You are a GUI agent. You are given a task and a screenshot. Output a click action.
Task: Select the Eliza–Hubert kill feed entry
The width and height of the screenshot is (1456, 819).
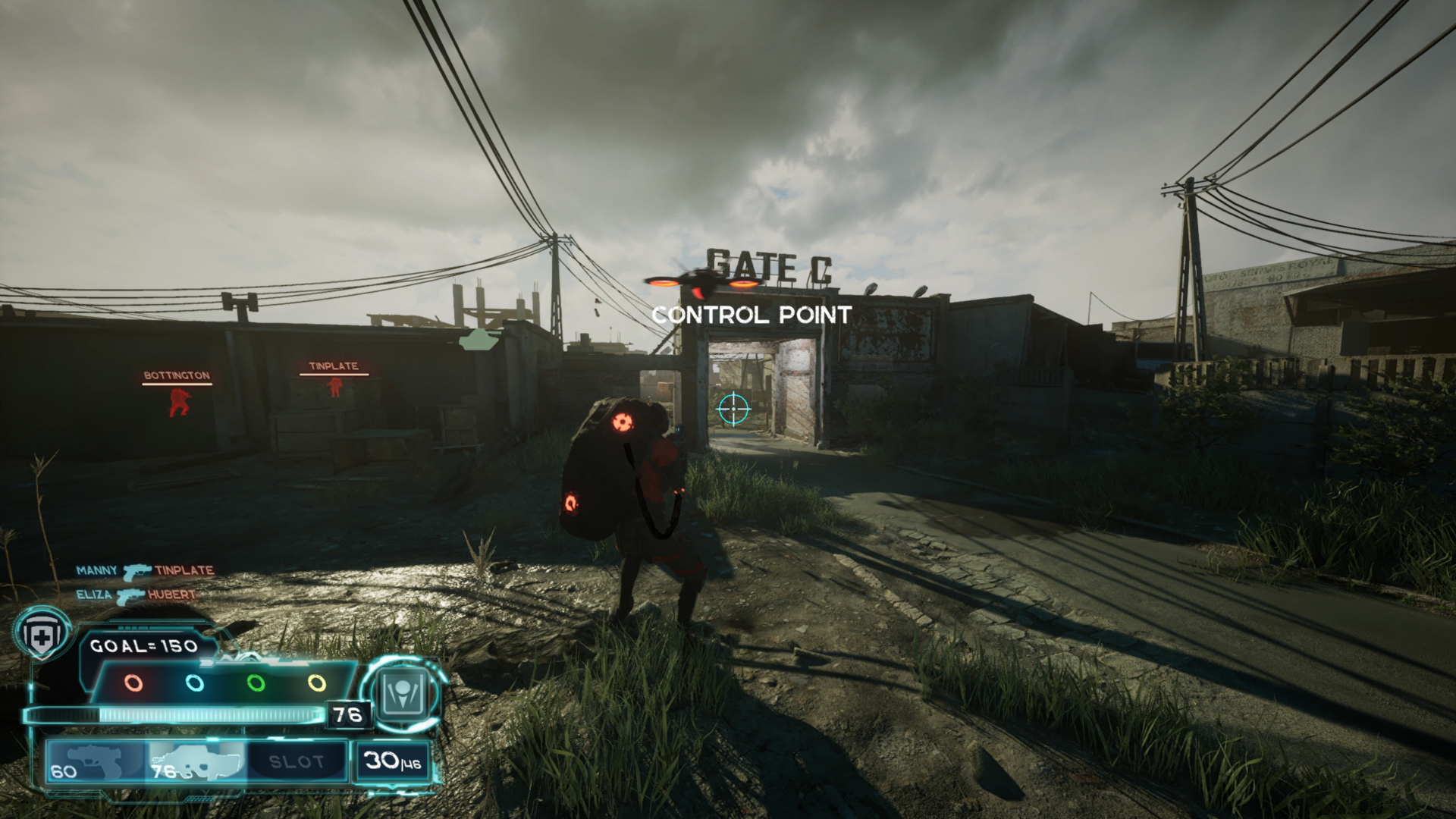(136, 595)
